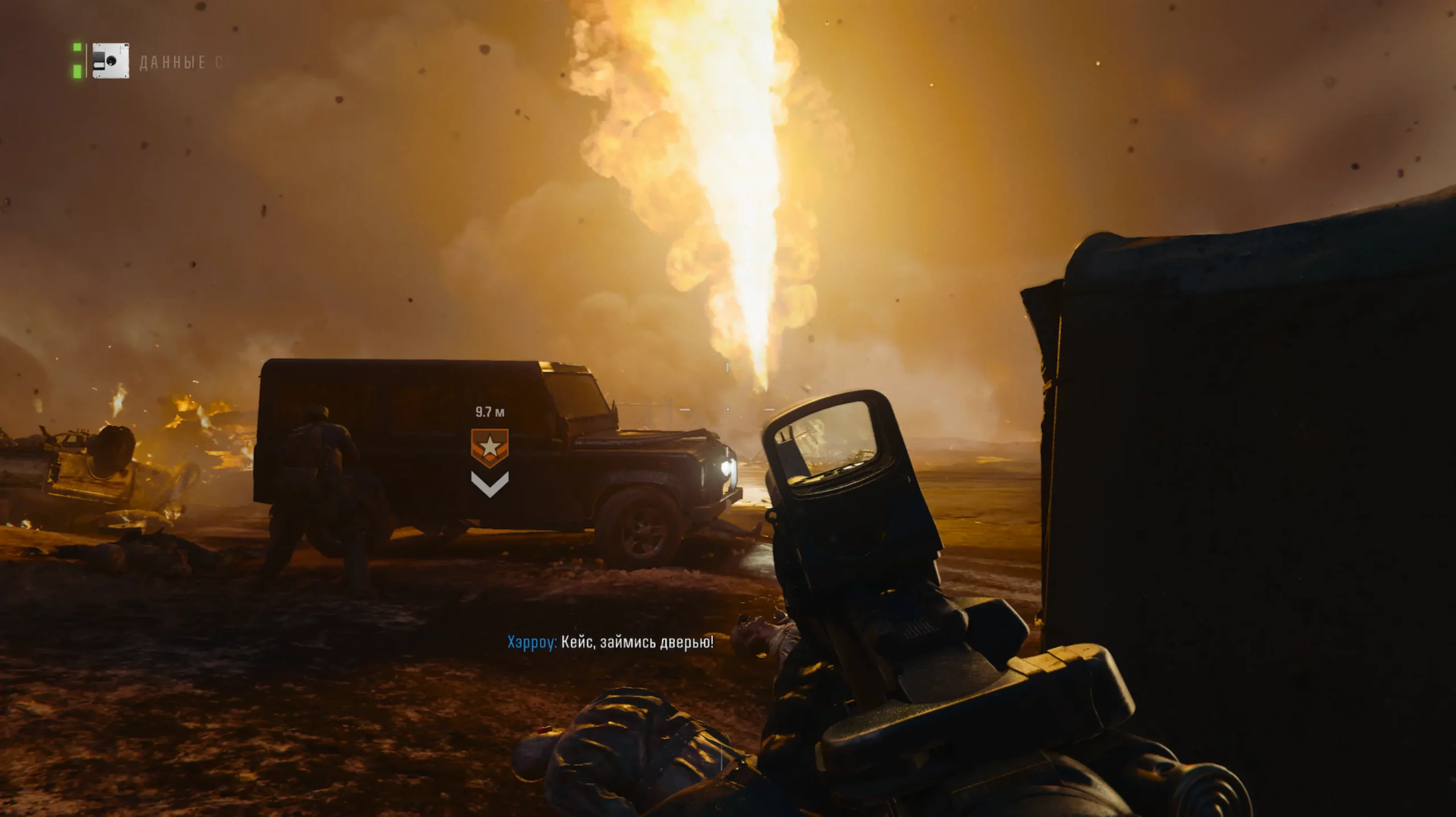This screenshot has width=1456, height=817.
Task: Click the floppy disk save data icon
Action: (x=110, y=61)
